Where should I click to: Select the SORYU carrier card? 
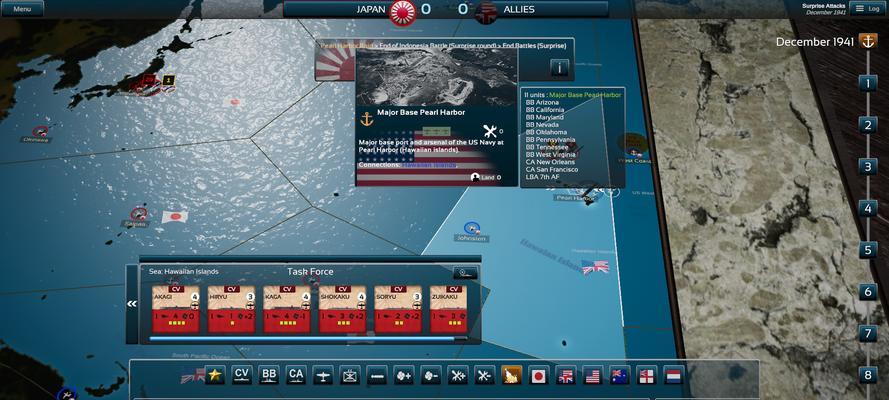pos(399,308)
